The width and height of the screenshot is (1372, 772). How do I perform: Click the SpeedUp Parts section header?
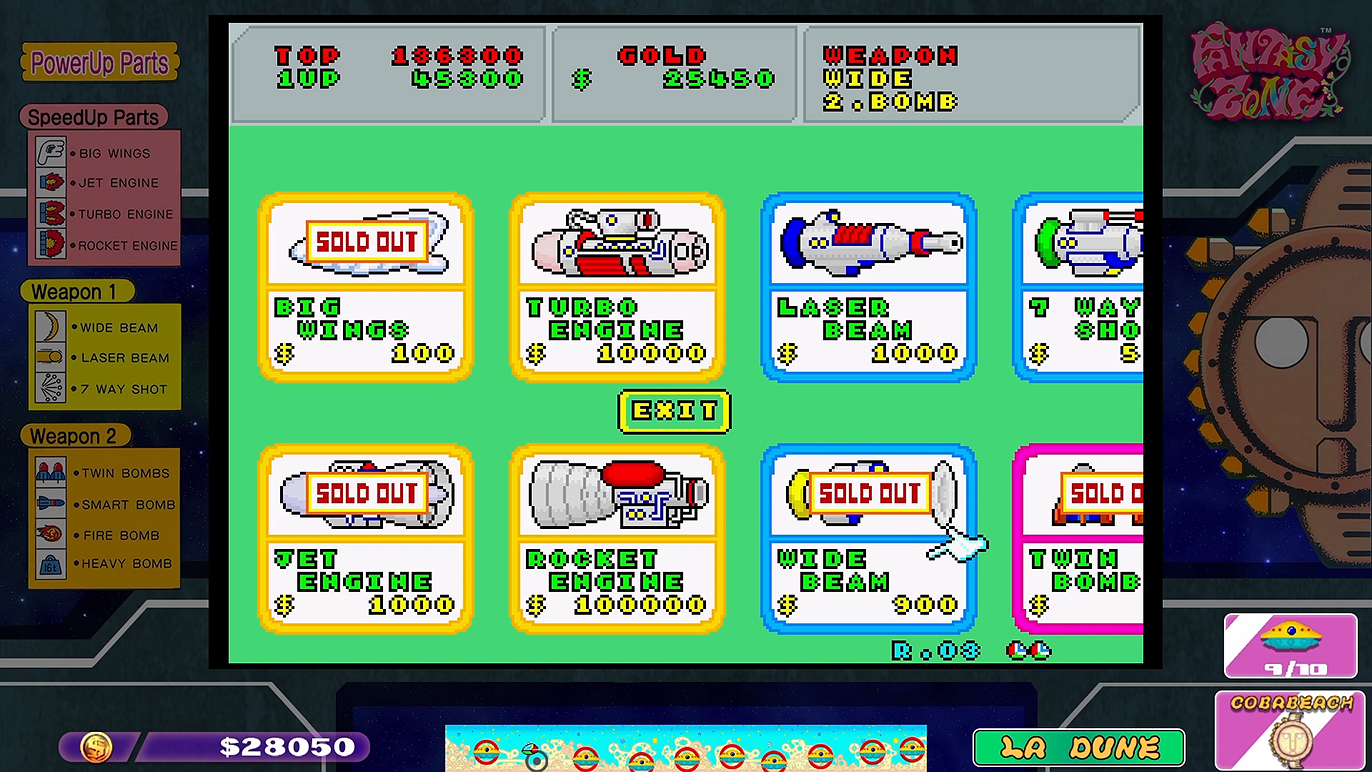point(96,117)
